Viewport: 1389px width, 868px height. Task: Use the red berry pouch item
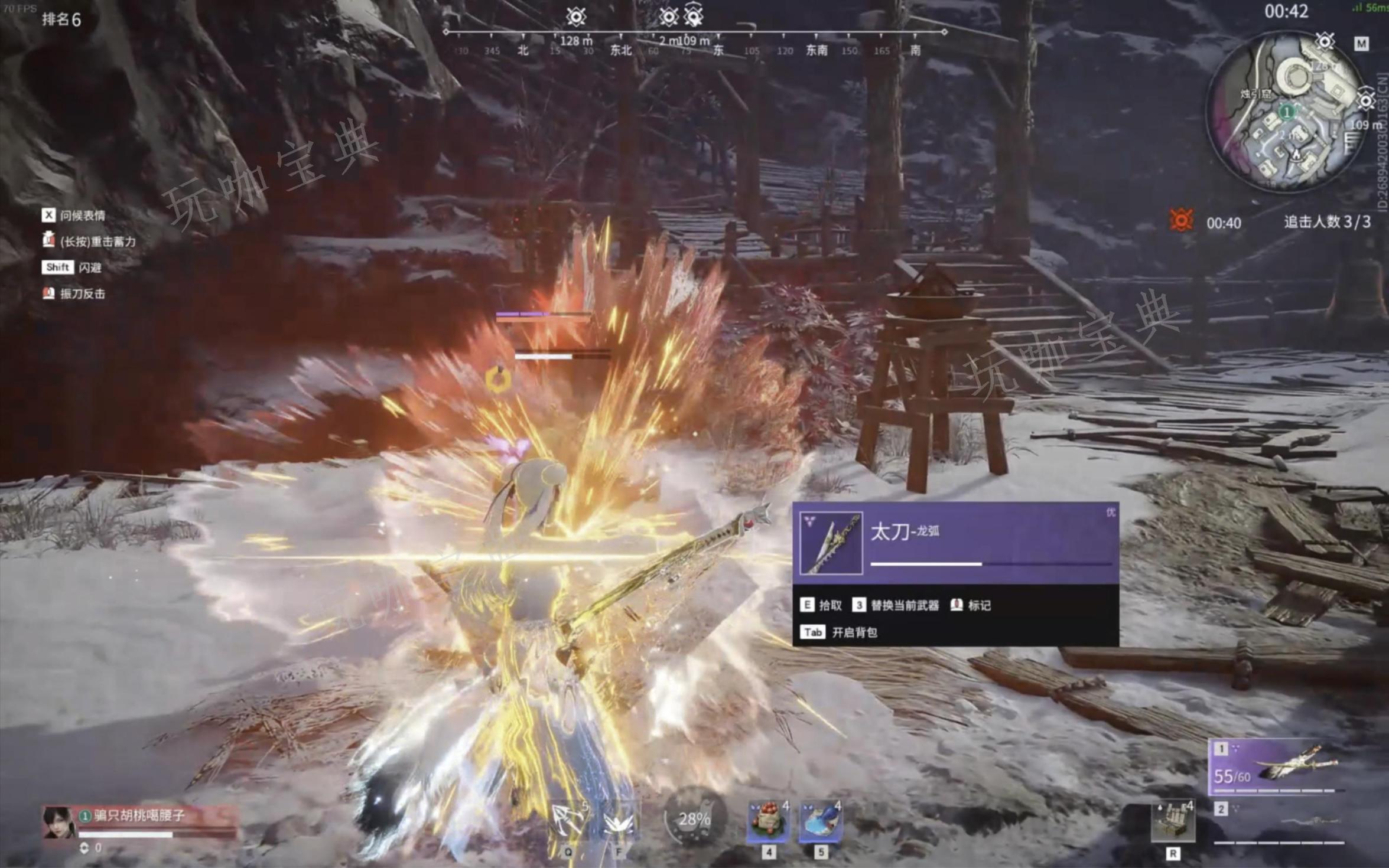[768, 821]
